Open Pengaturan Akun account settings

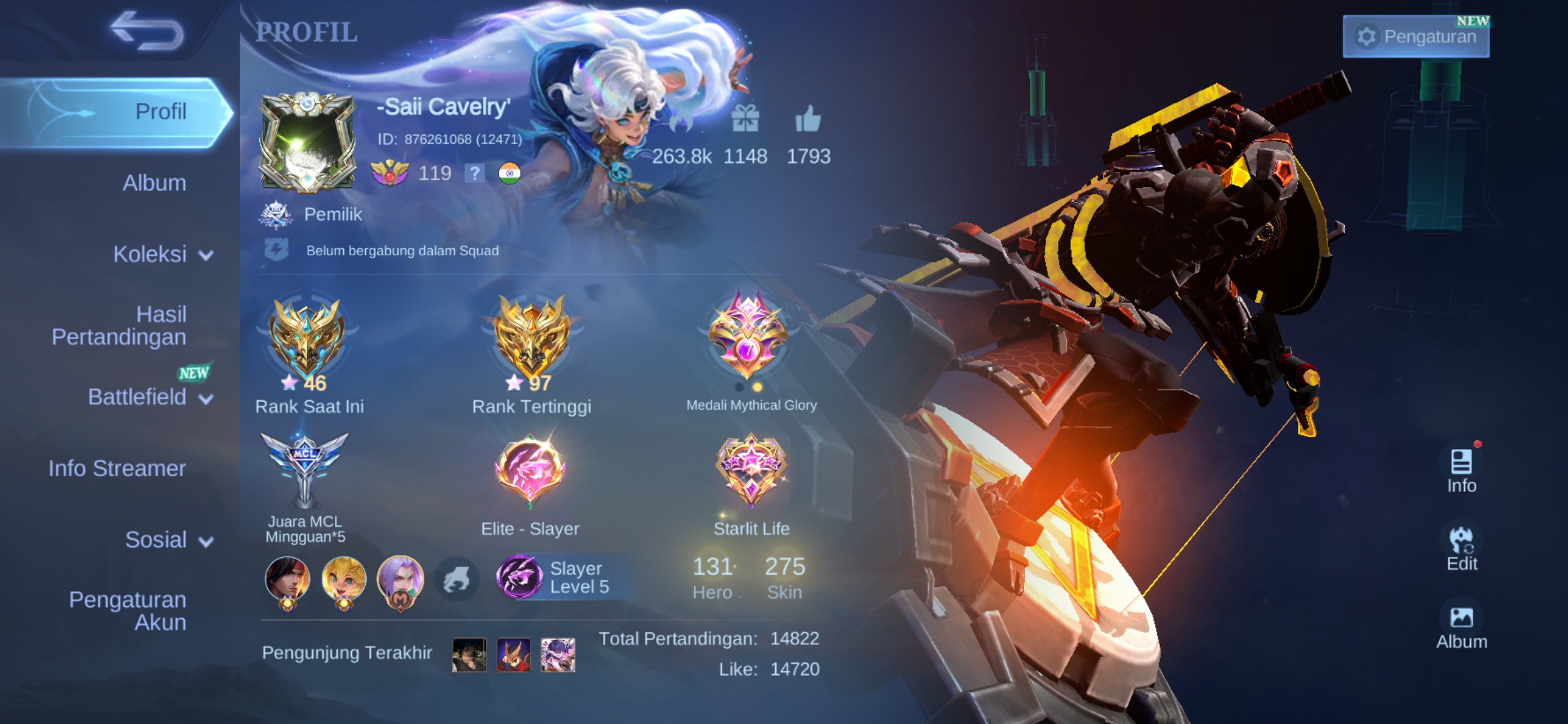point(127,611)
